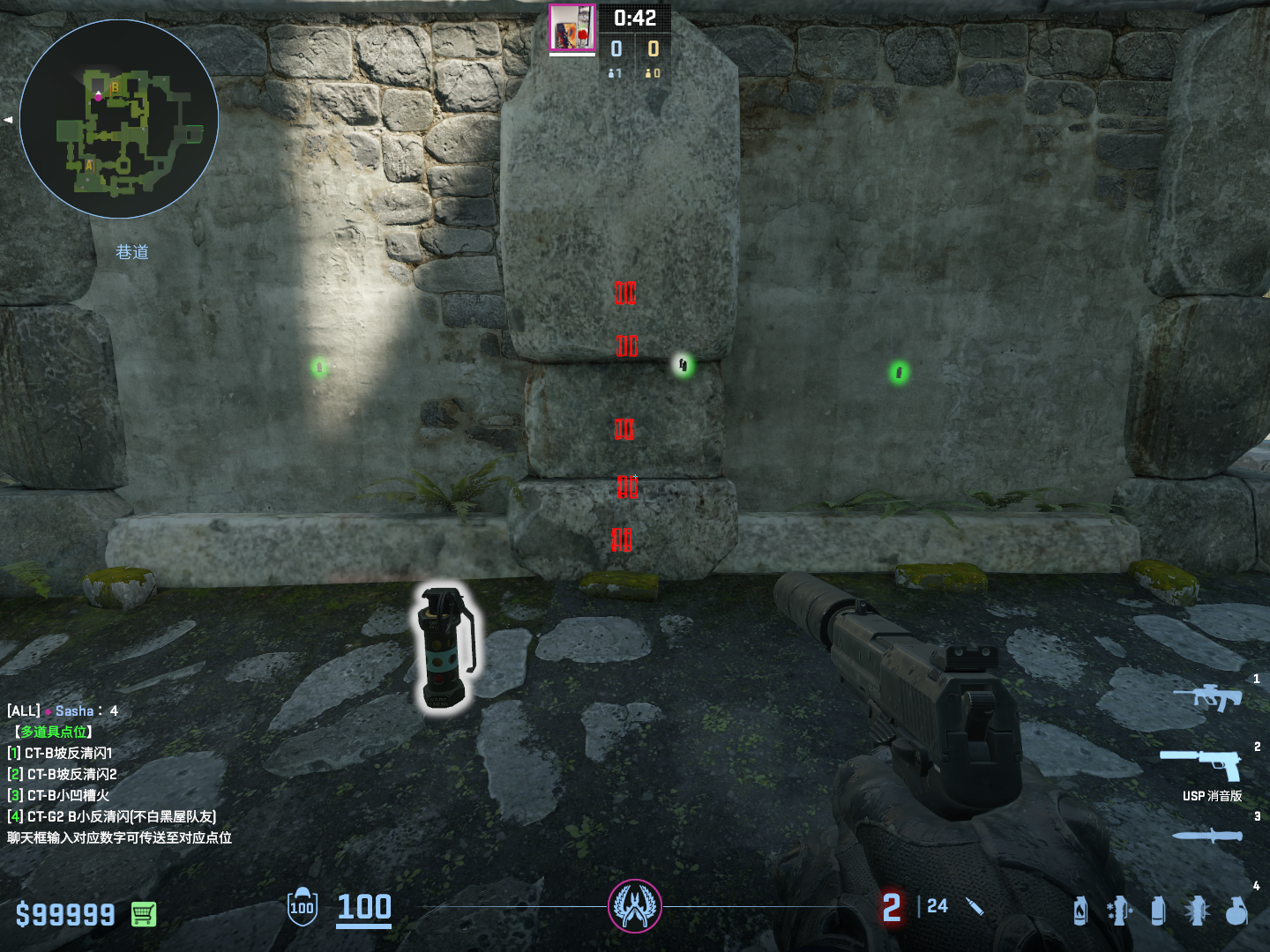Select the smoke grenade icon
The image size is (1270, 952).
click(1158, 911)
